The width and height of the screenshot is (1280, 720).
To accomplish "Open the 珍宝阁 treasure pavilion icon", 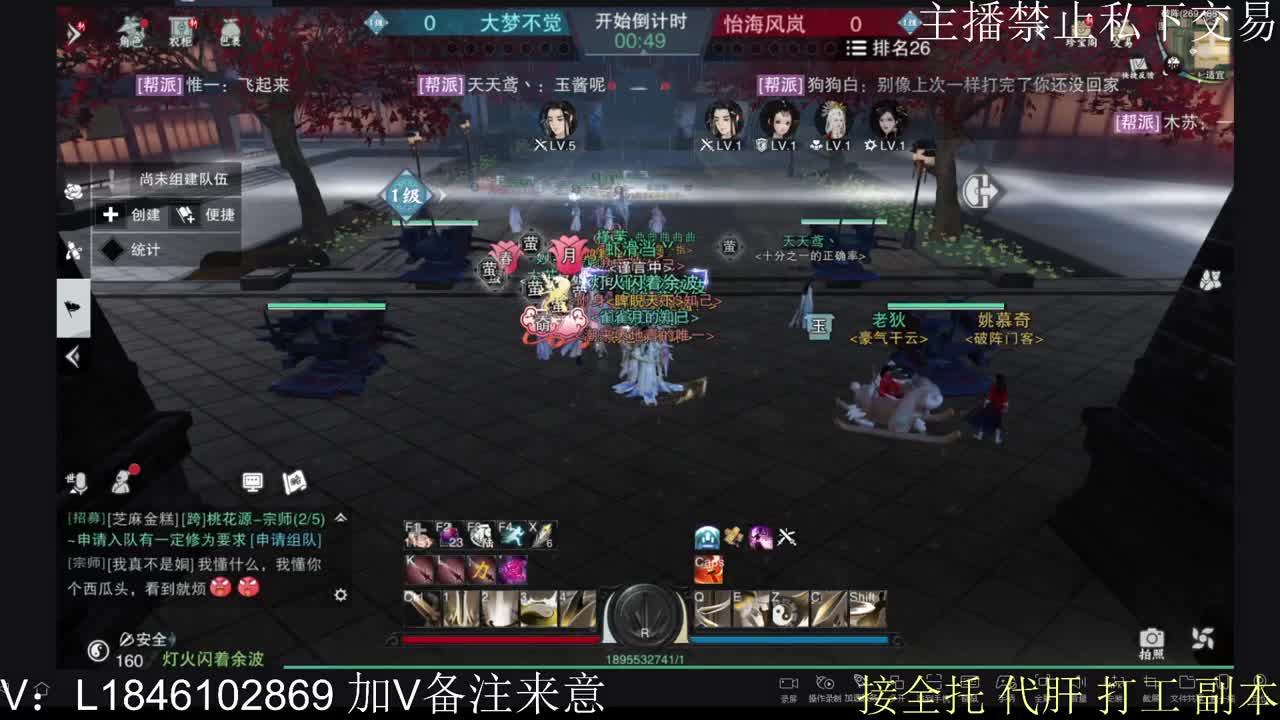I will tap(1083, 32).
